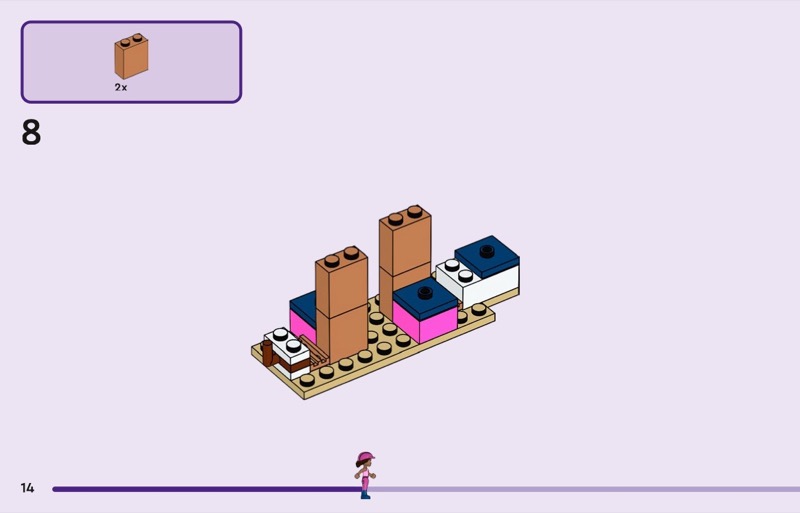This screenshot has height=513, width=800.
Task: Jump ahead on the unfilled progress bar track
Action: click(580, 489)
